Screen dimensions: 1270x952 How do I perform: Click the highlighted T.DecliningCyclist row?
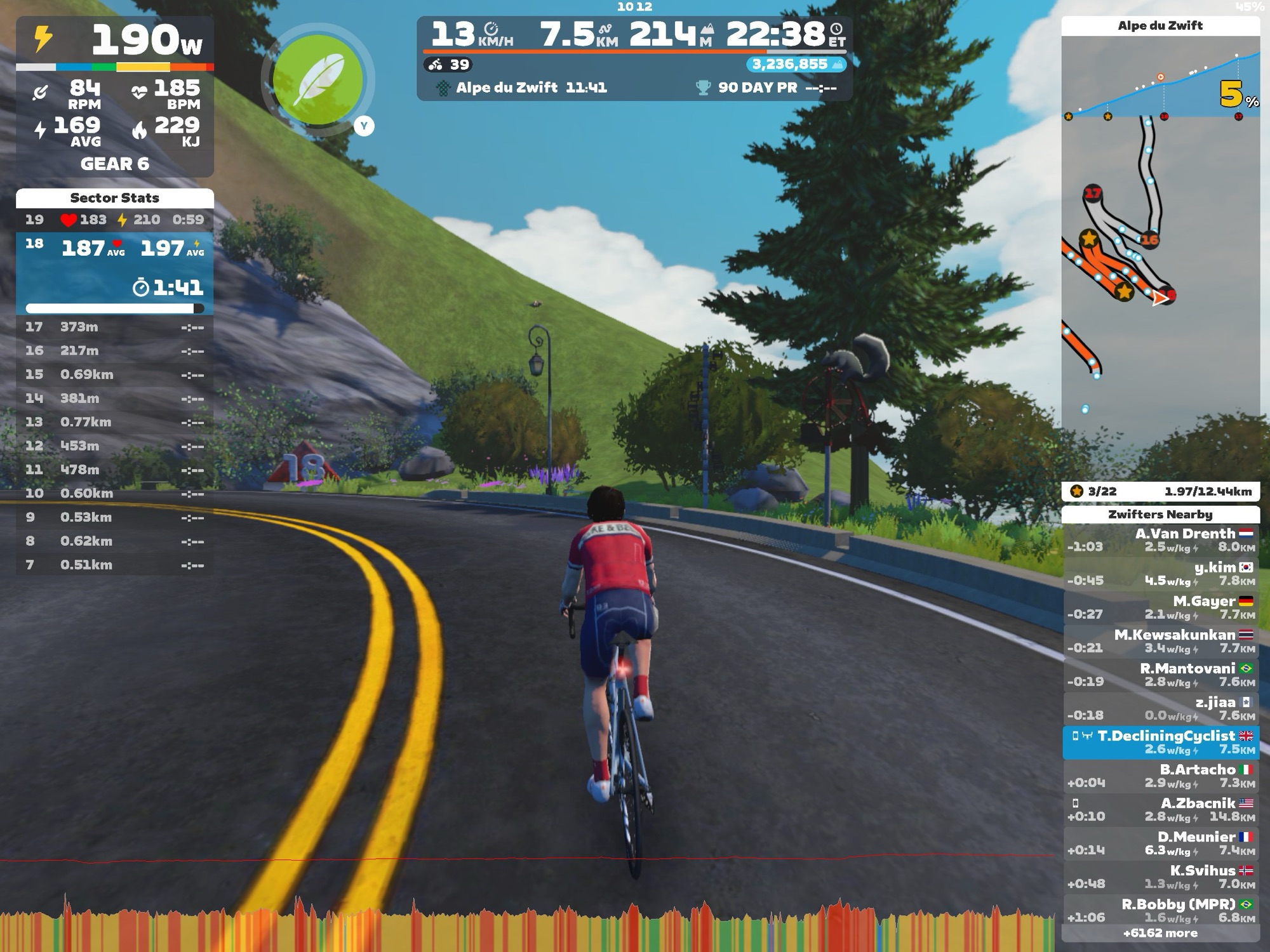(x=1160, y=742)
